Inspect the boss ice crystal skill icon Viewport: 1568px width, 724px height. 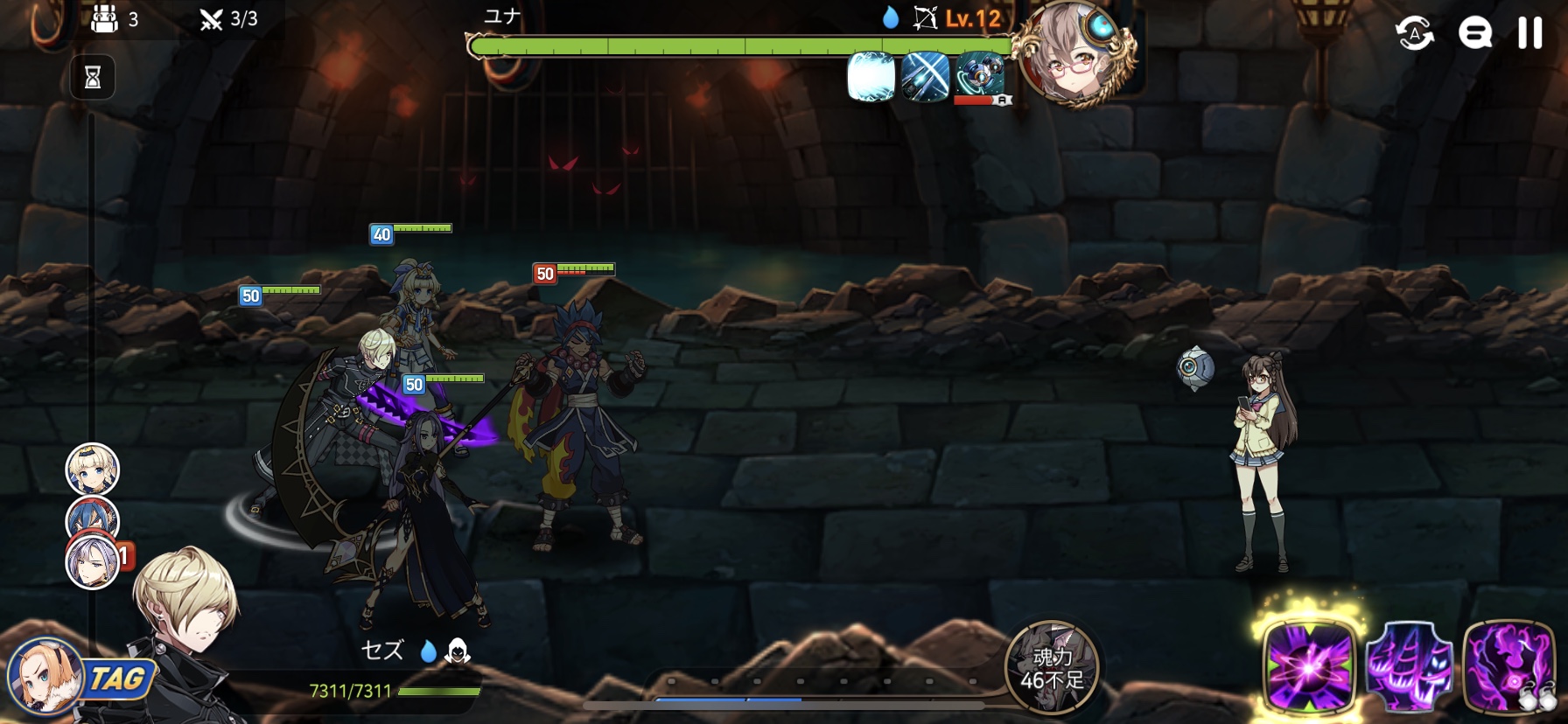pos(871,77)
